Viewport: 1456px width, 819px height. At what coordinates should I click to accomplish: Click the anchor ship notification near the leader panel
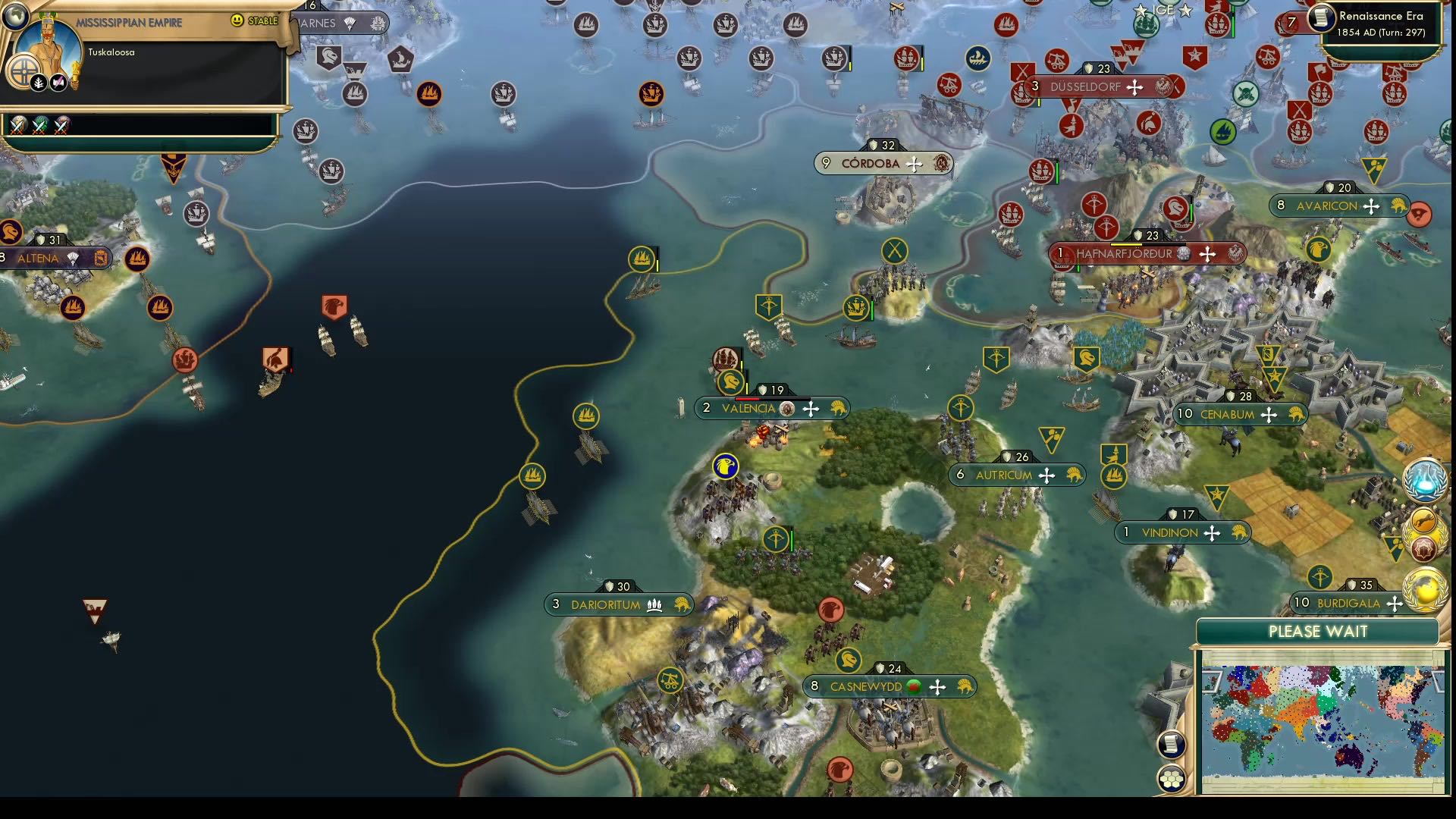[305, 130]
